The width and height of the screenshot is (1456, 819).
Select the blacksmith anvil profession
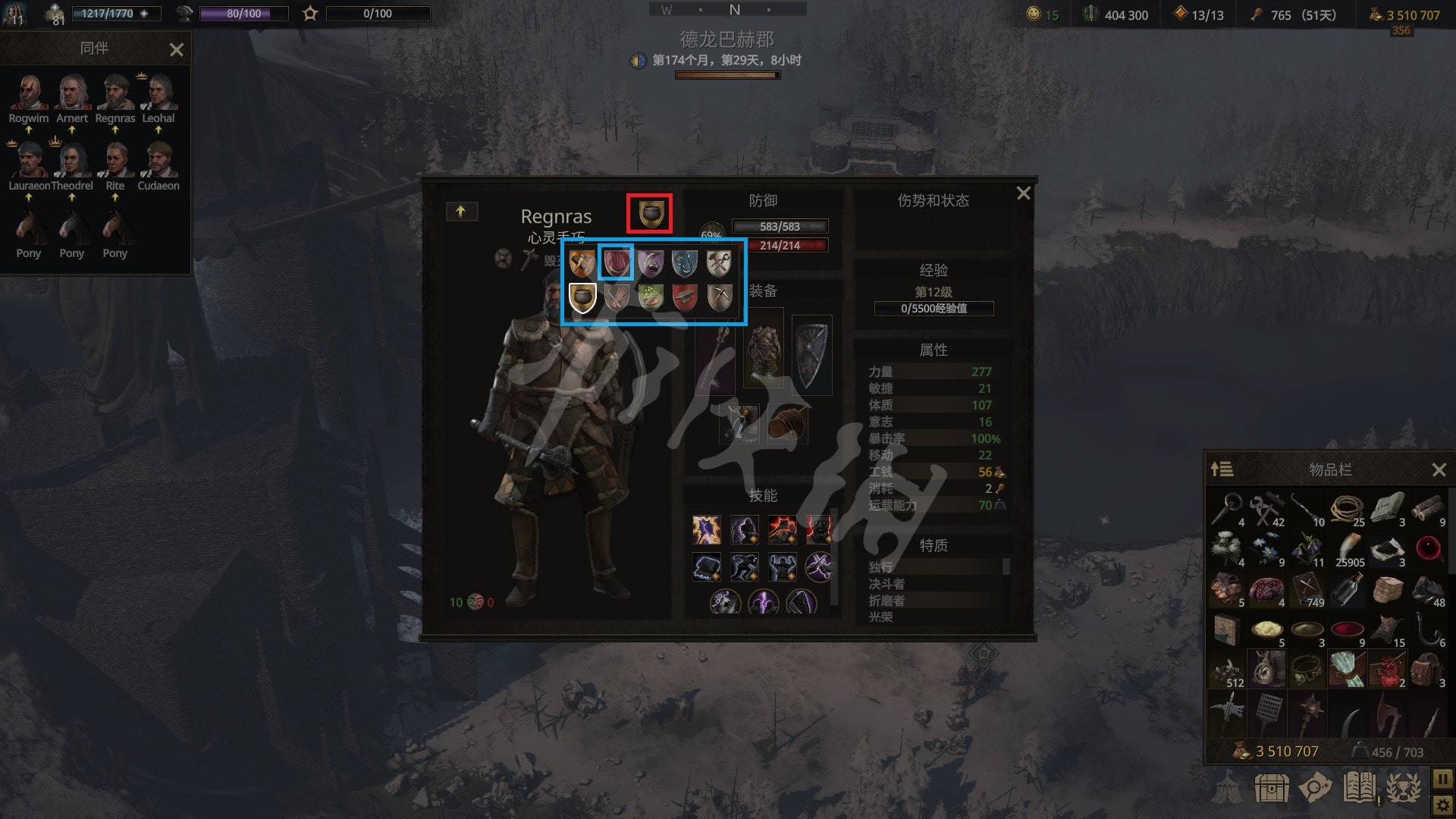click(x=684, y=297)
